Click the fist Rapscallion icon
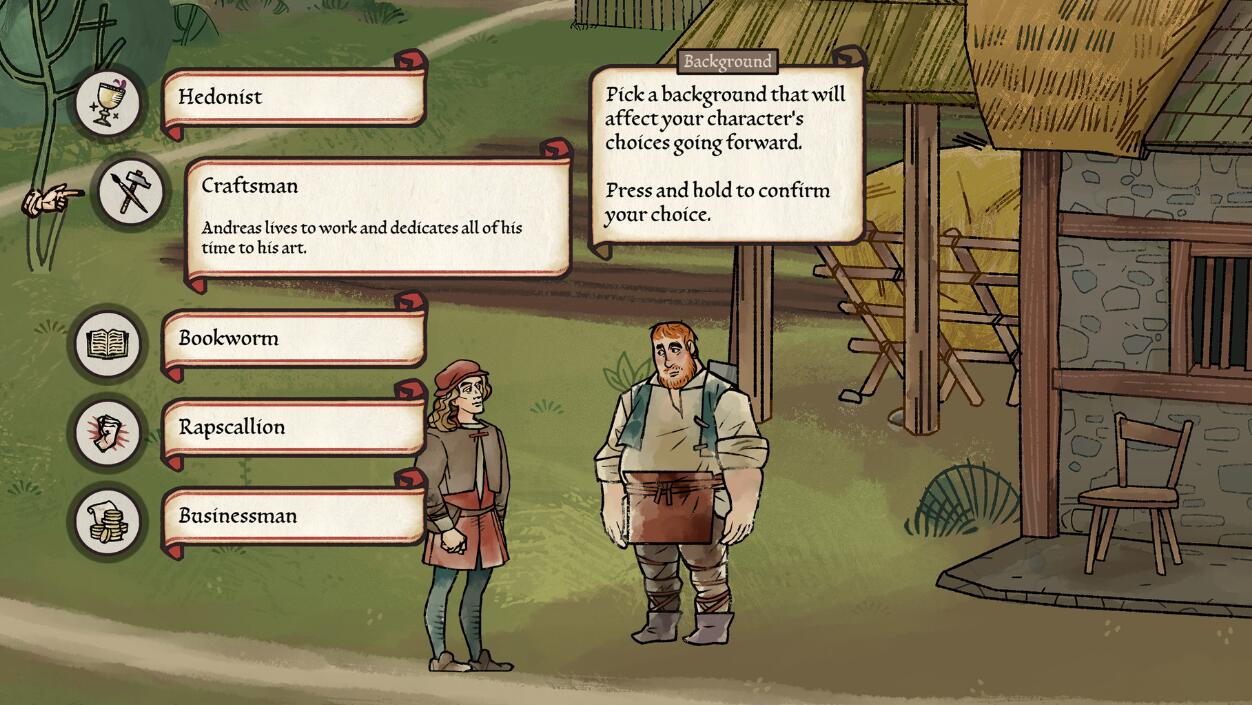 pos(107,432)
